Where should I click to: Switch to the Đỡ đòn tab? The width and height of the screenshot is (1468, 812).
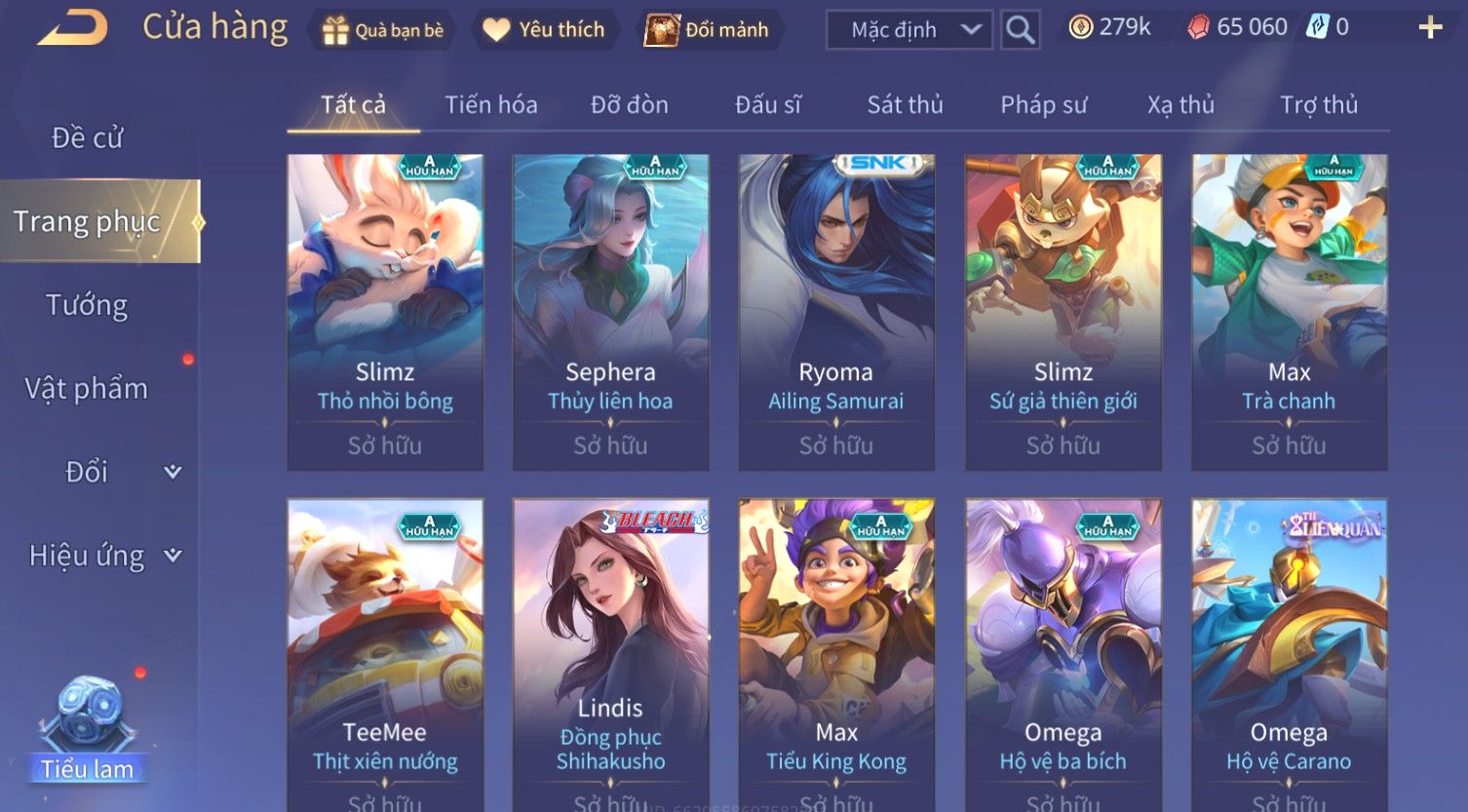[x=630, y=104]
